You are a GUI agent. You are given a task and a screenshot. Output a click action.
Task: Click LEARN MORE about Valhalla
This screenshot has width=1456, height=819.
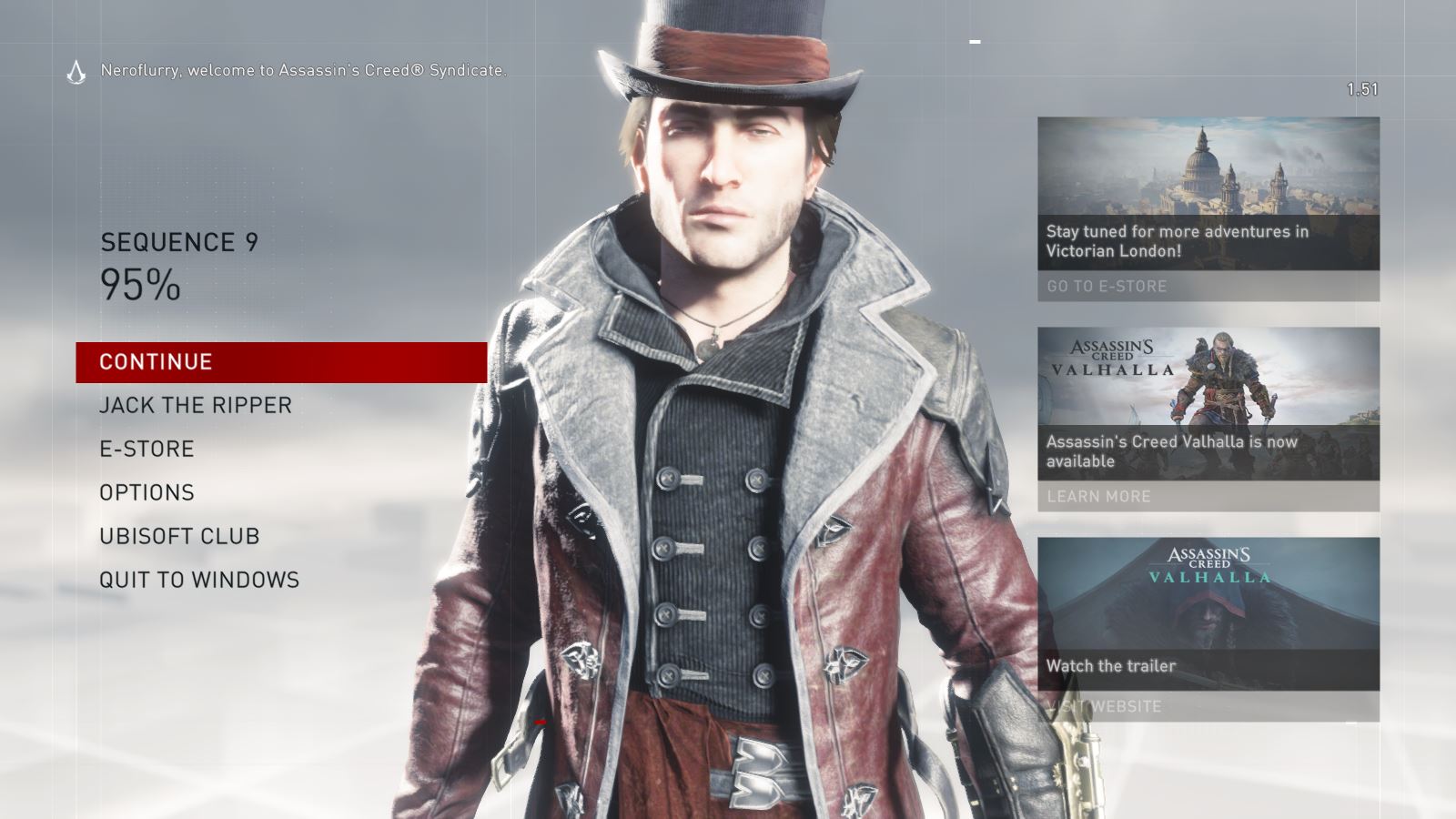point(1097,497)
